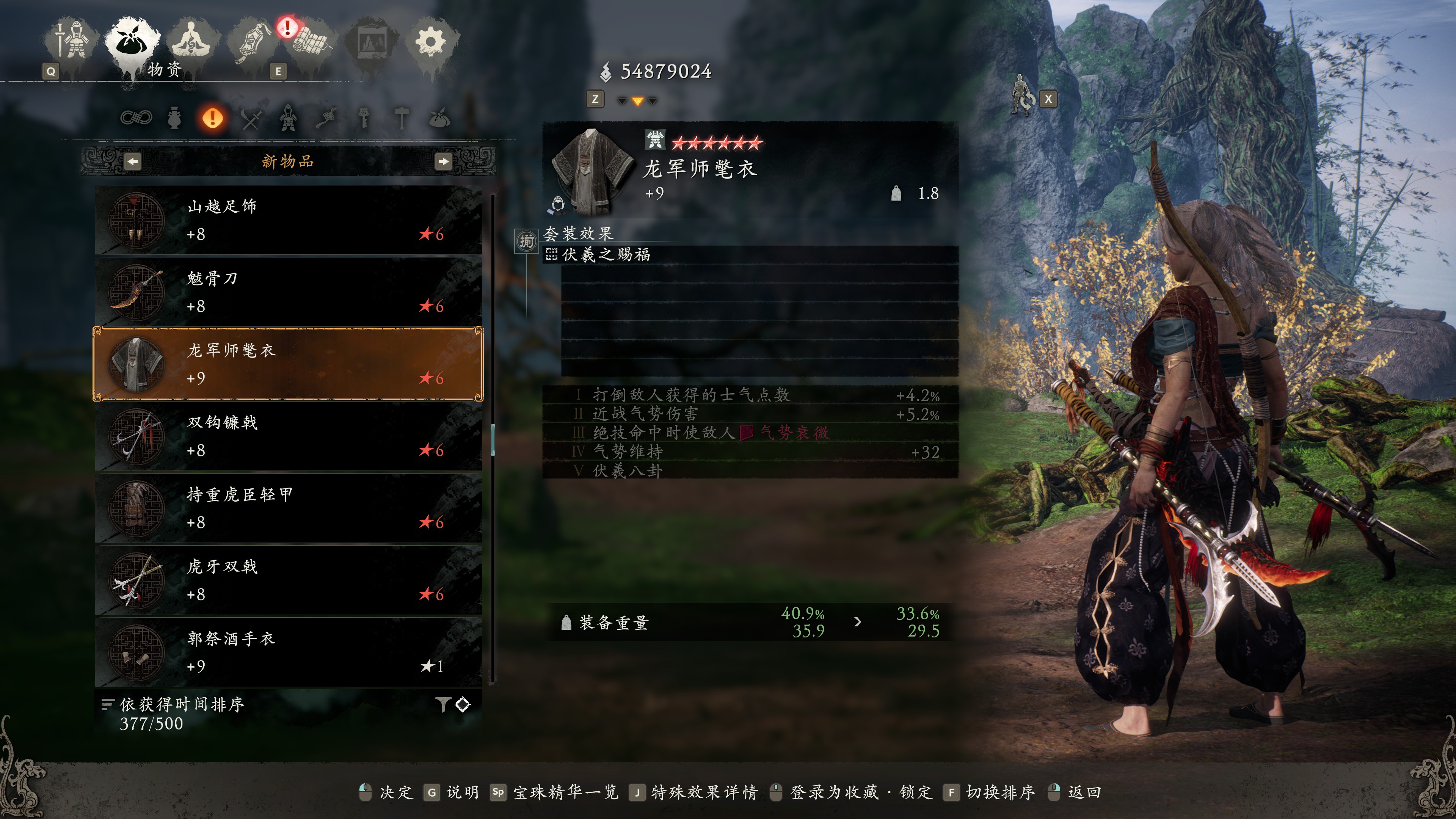Open the equipment tab with sword and armor
The height and width of the screenshot is (819, 1456).
(x=72, y=41)
